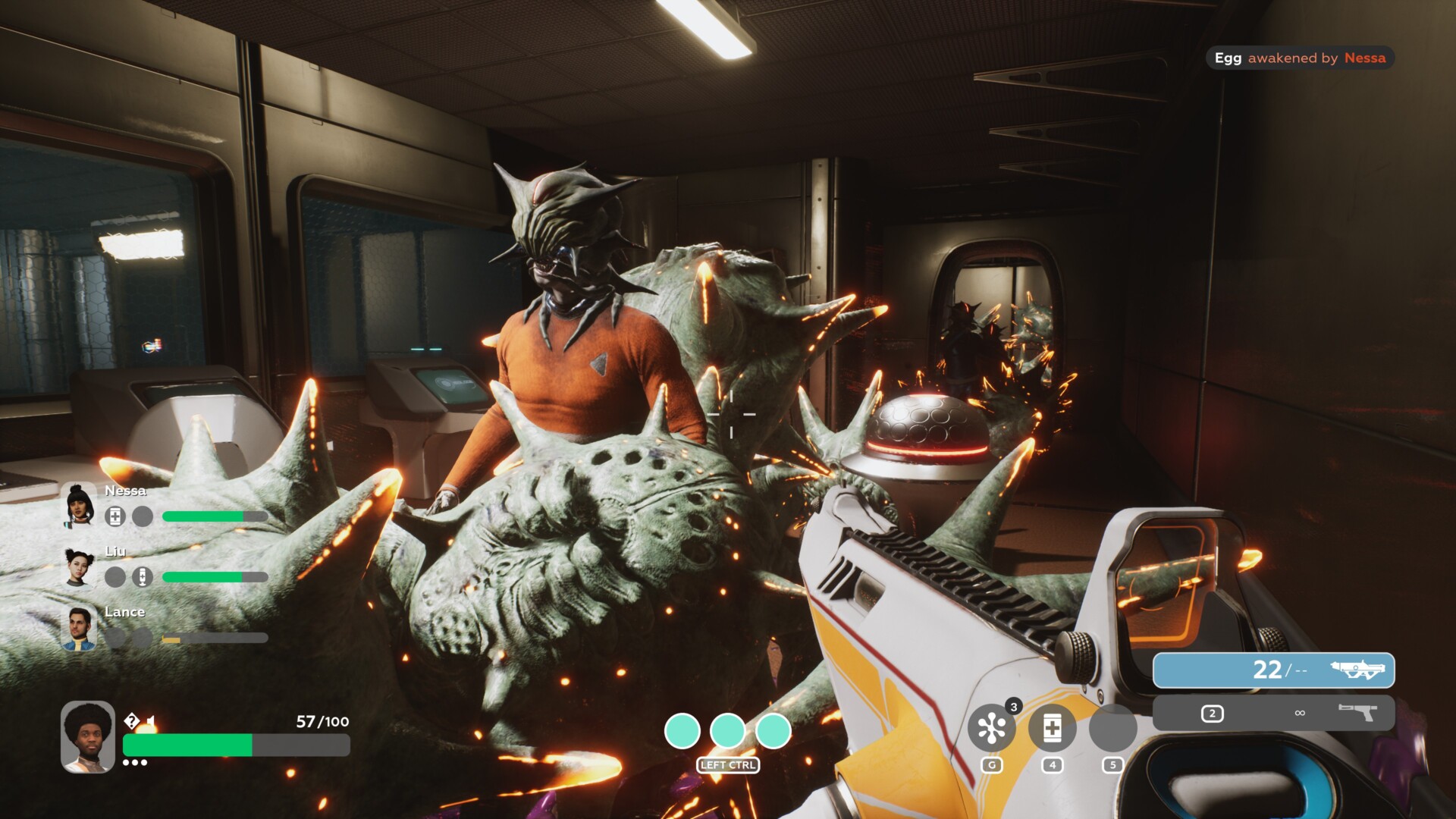Select the grenade item slot with count 3
1456x819 pixels.
[991, 728]
